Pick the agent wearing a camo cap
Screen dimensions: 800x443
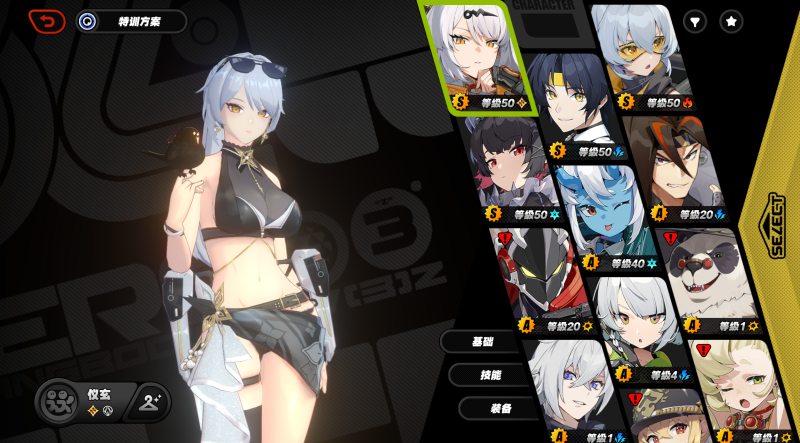tap(665, 420)
